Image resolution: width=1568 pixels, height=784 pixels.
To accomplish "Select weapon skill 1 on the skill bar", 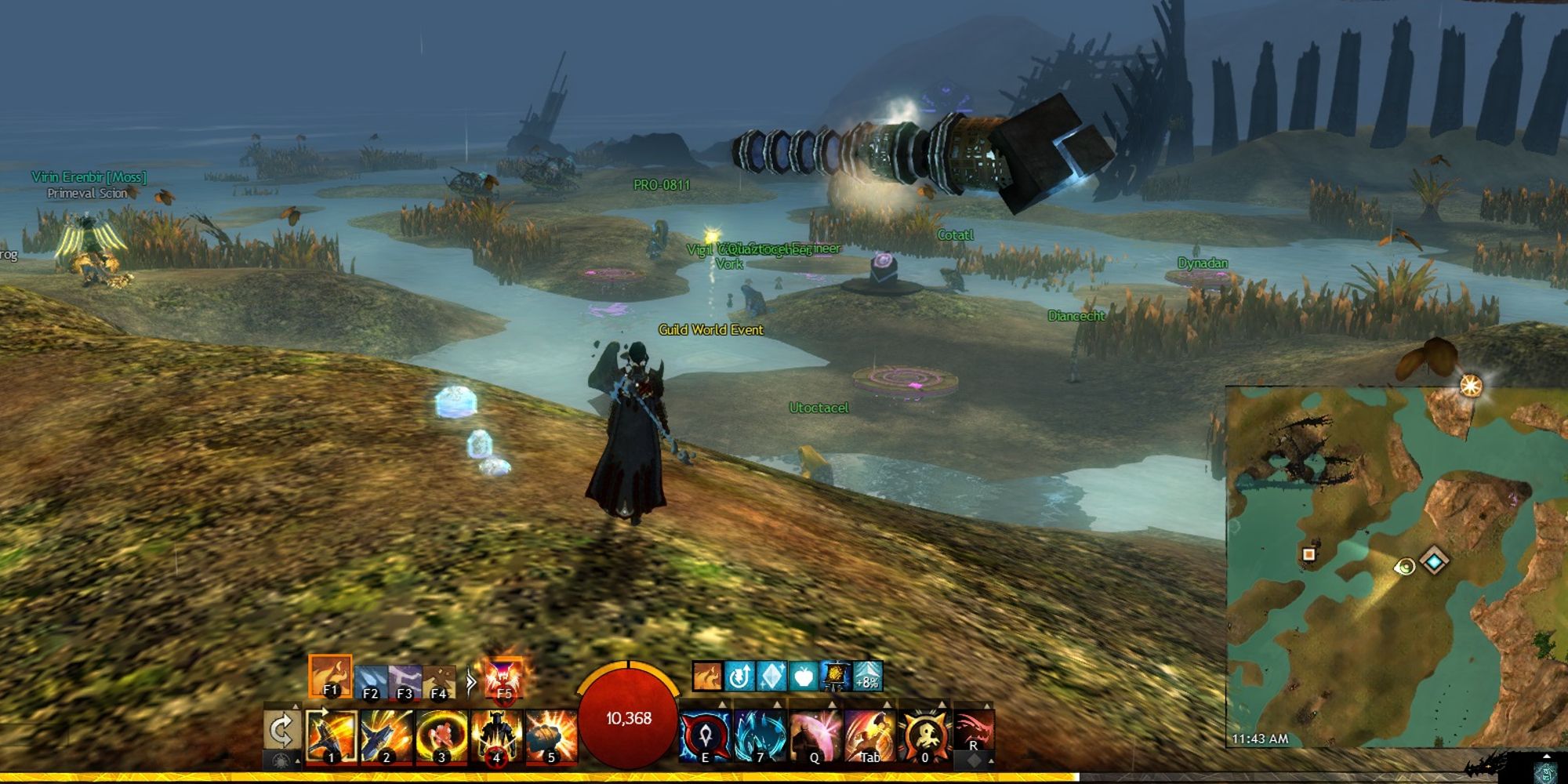I will point(332,735).
